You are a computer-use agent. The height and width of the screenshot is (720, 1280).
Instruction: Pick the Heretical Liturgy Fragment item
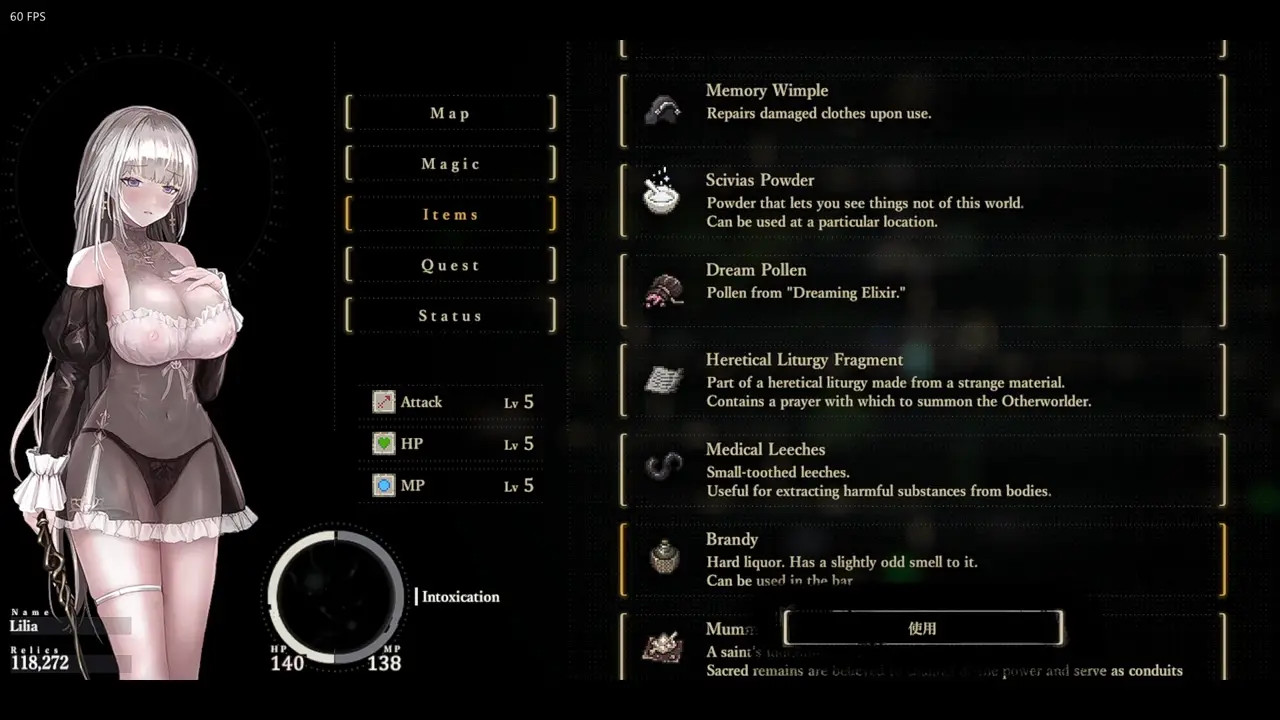(922, 380)
